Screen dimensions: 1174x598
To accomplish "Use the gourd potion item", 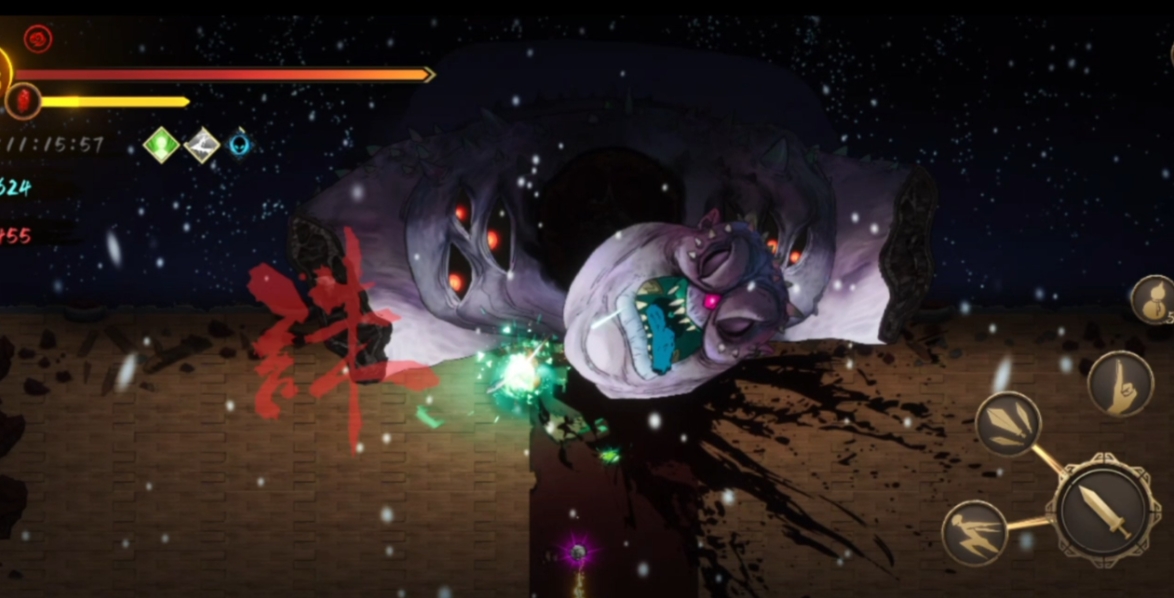I will tap(1153, 299).
